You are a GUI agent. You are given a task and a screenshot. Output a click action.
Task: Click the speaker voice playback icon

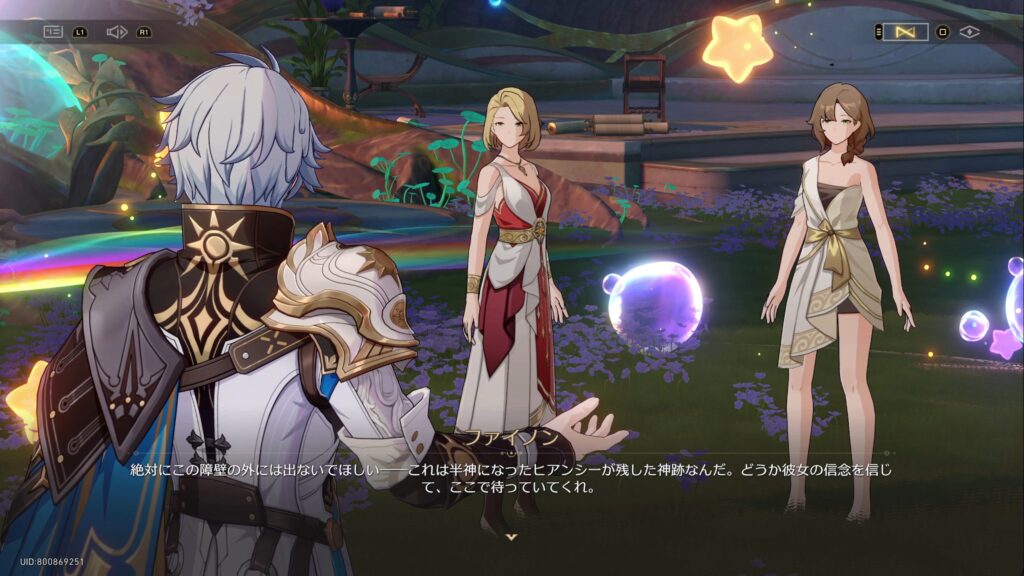tap(116, 32)
